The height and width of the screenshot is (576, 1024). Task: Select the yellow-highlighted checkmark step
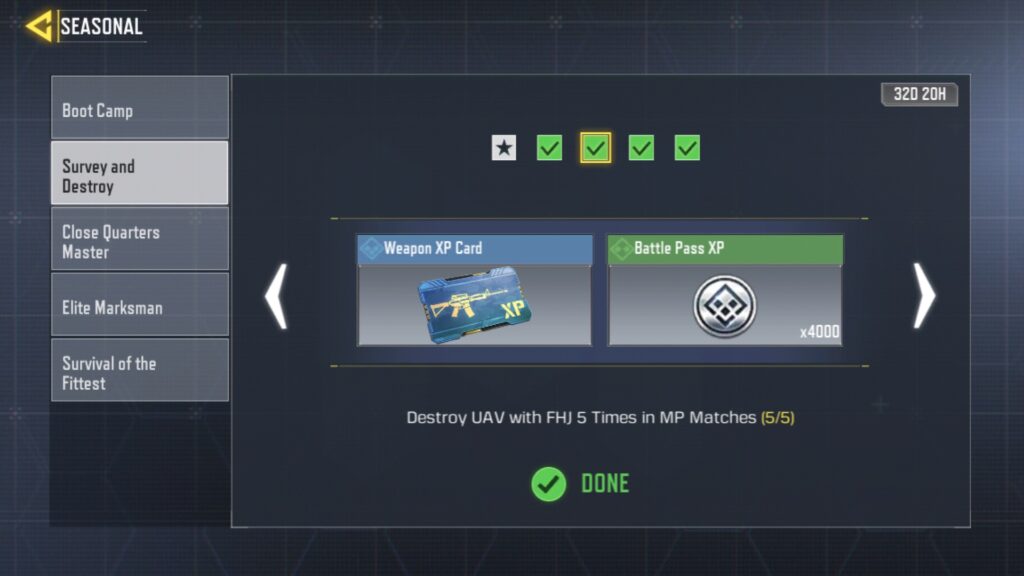pos(596,148)
